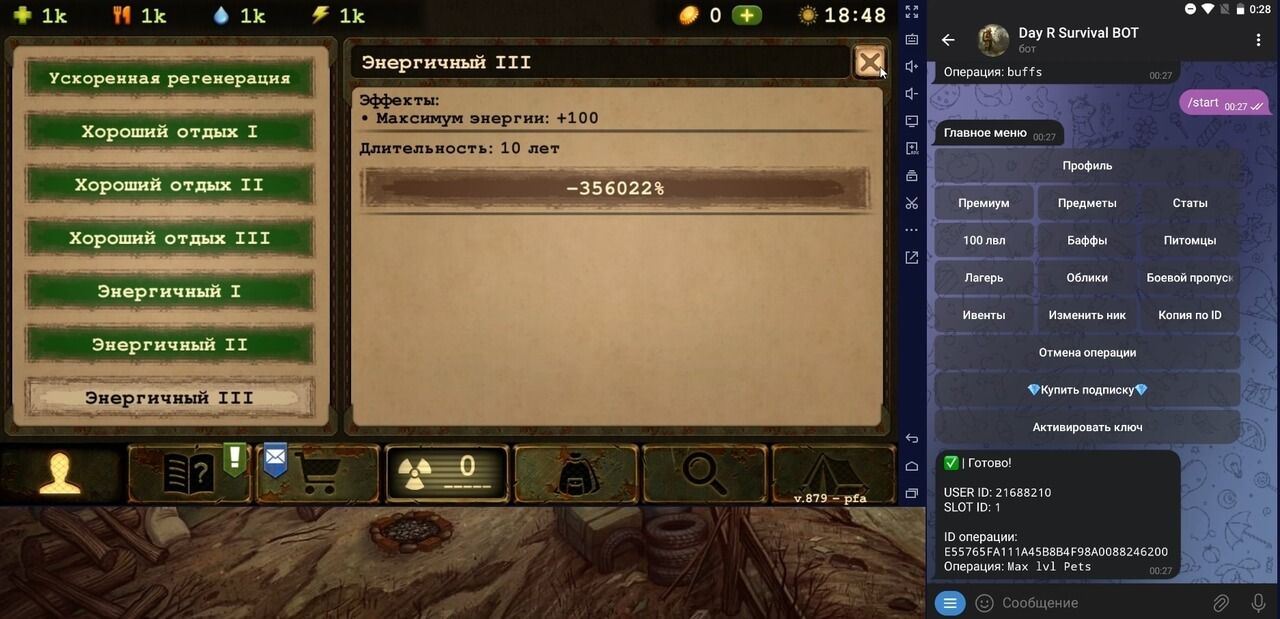Screen dimensions: 1280x619
Task: Open the character profile tab
Action: tap(61, 473)
